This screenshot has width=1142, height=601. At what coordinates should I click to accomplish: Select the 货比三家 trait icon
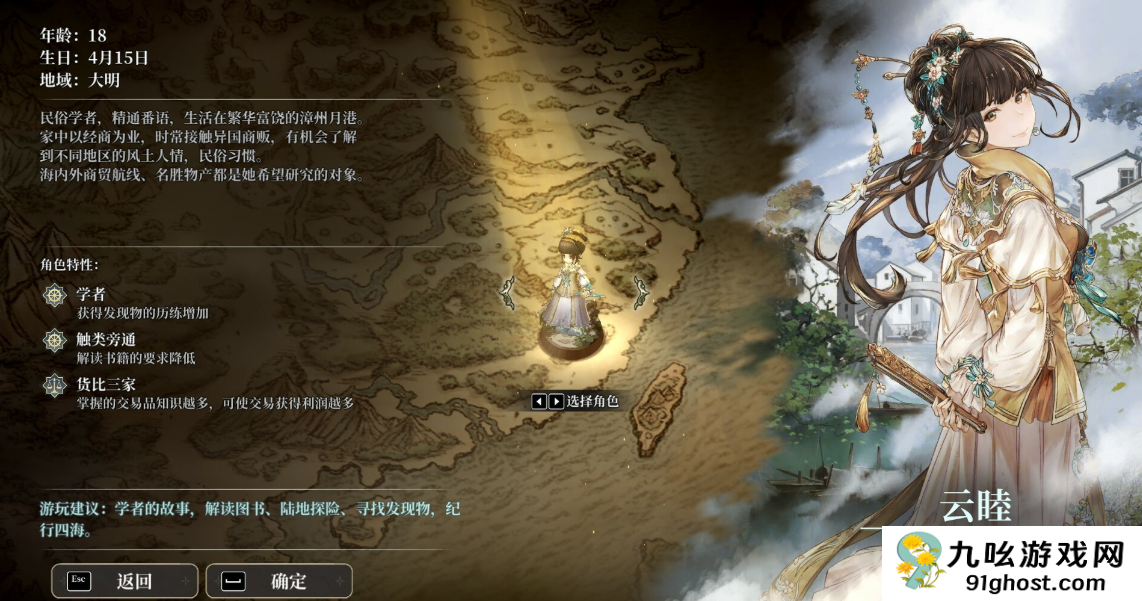tap(54, 385)
